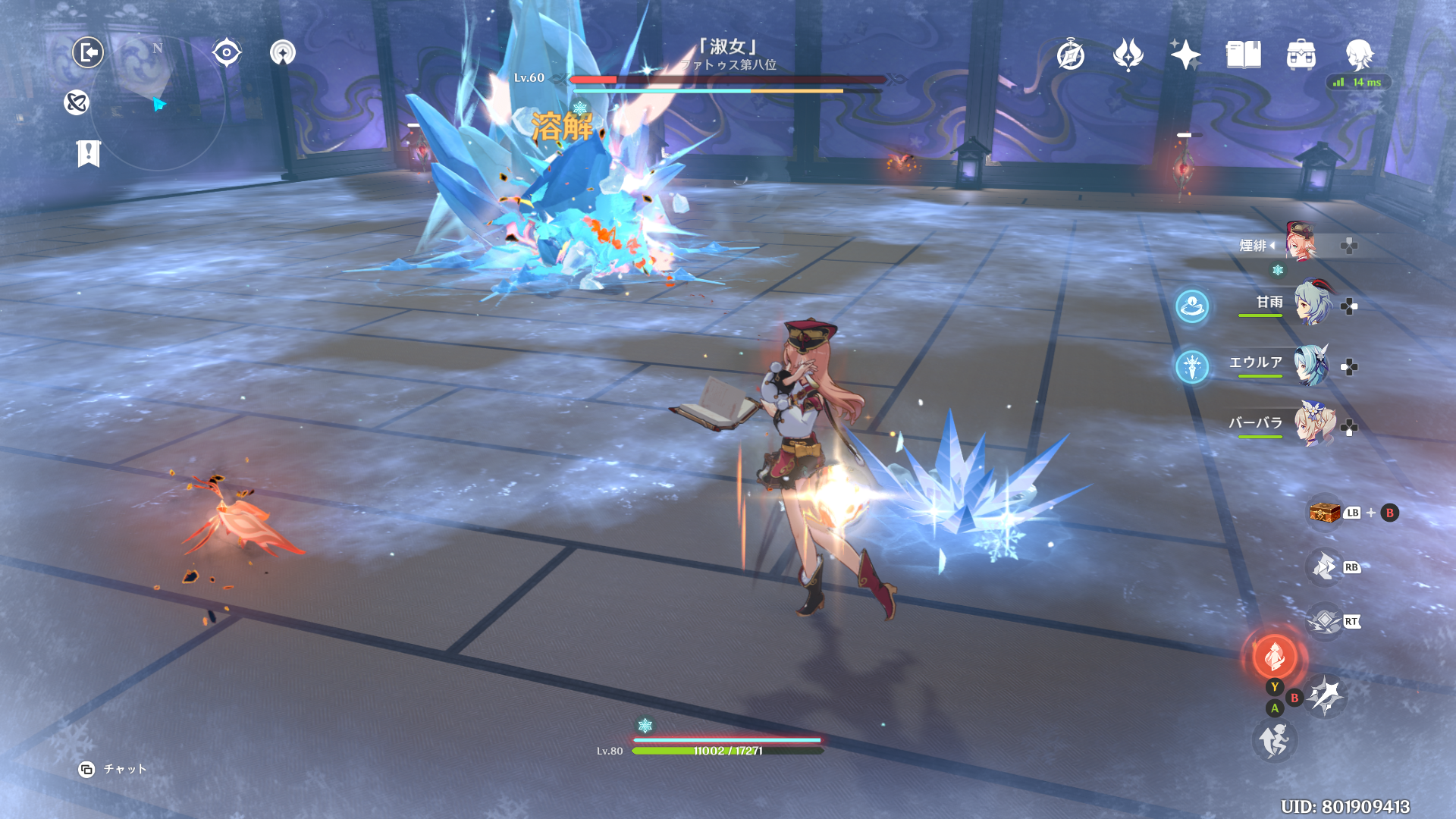Trigger the normal attack star icon
Screen dimensions: 1456x819
point(1325,695)
